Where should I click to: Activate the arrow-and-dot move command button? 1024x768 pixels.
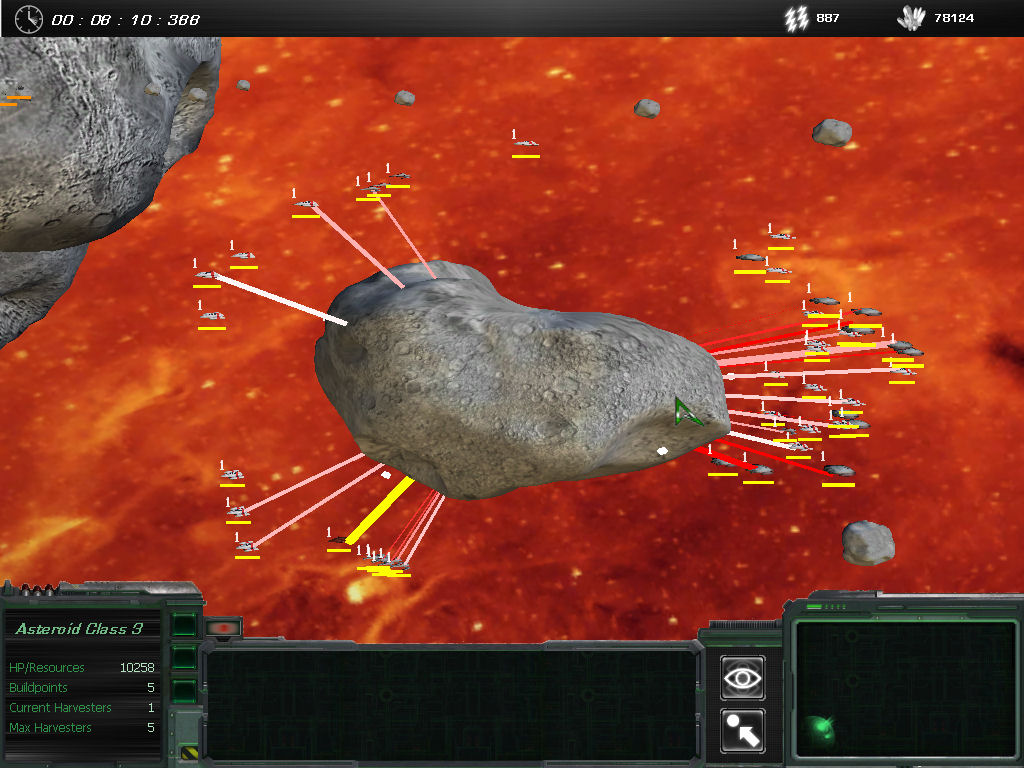(742, 731)
